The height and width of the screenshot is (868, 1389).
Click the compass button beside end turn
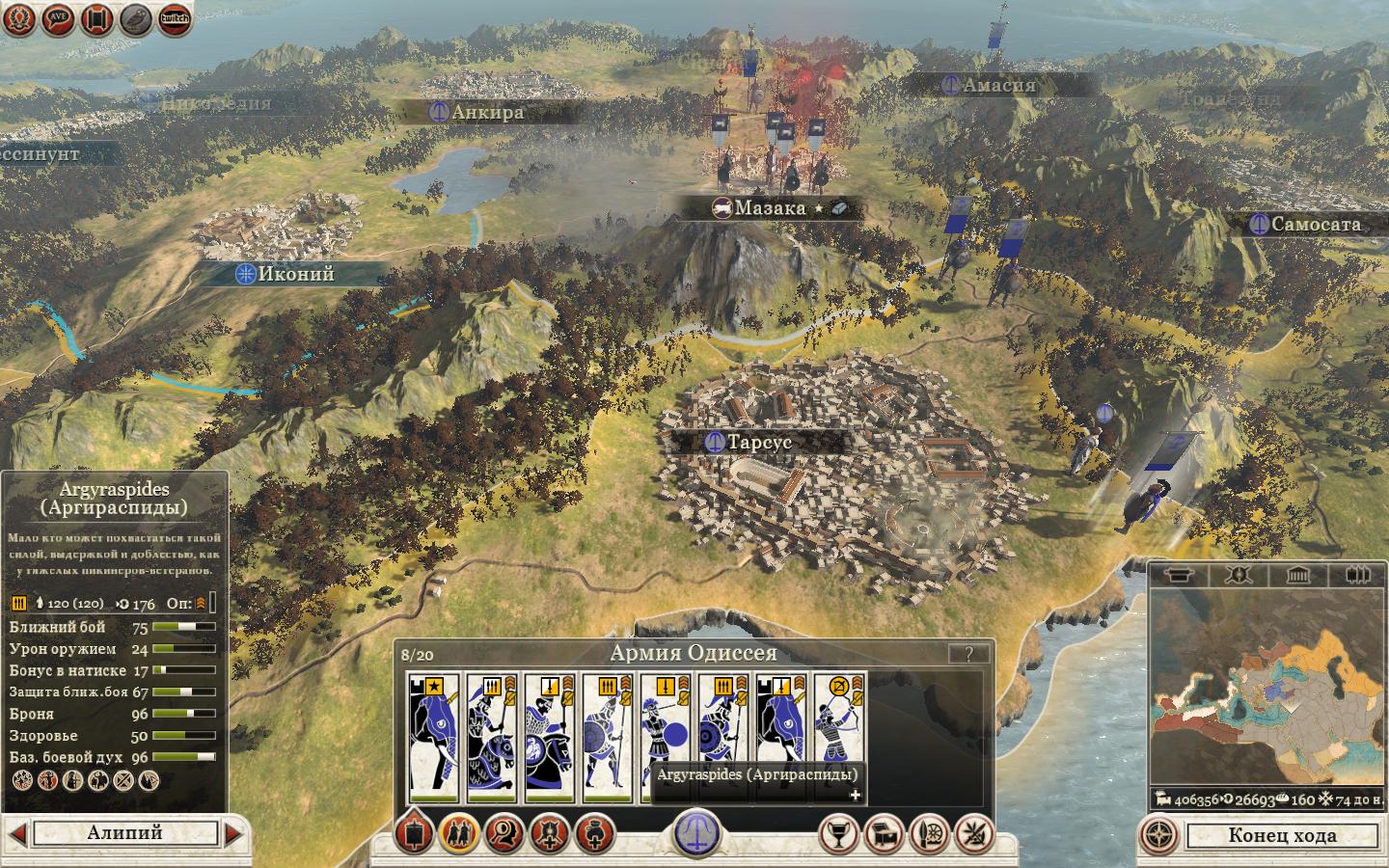(1162, 835)
